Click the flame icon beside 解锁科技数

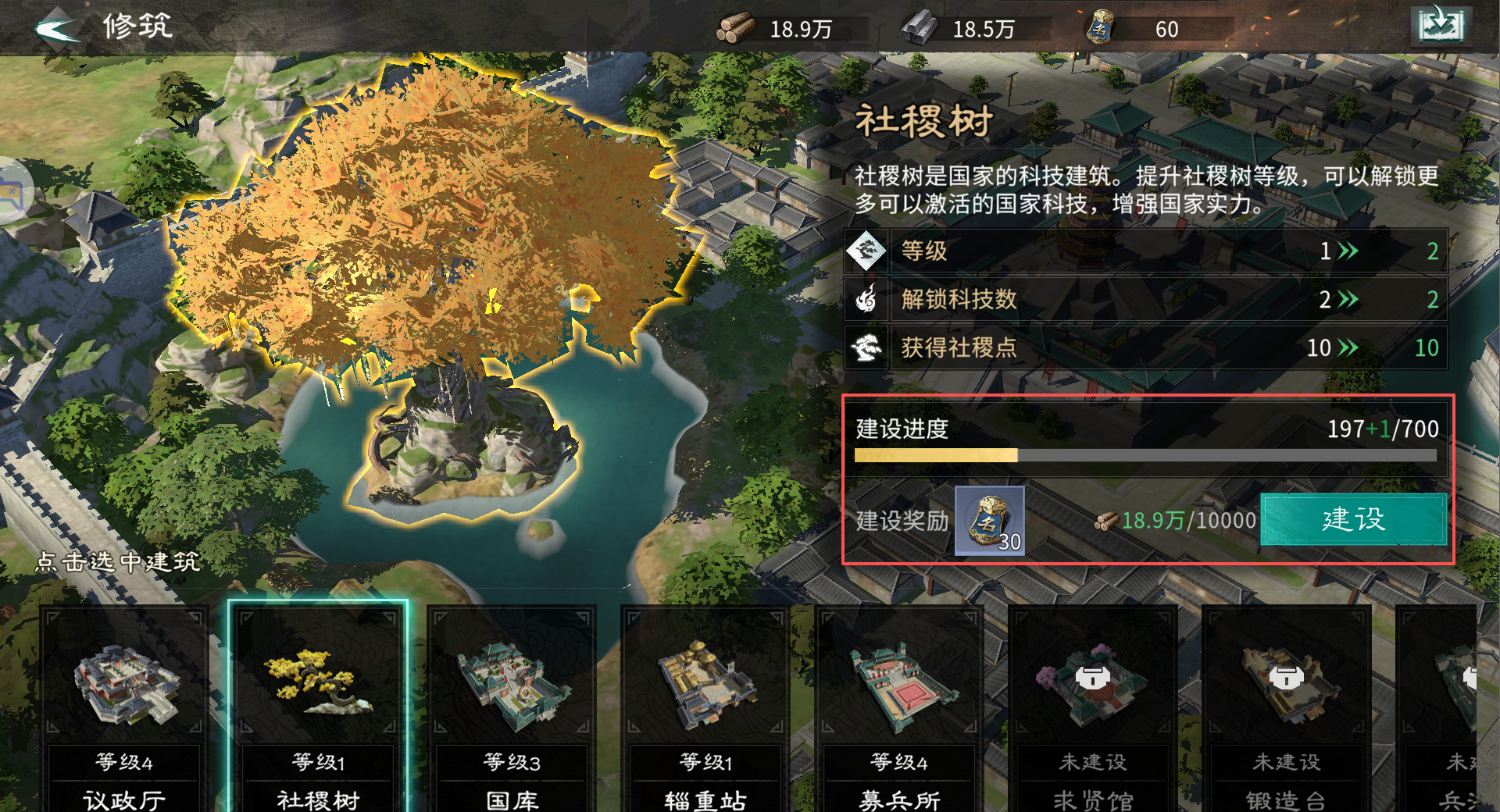pos(867,299)
